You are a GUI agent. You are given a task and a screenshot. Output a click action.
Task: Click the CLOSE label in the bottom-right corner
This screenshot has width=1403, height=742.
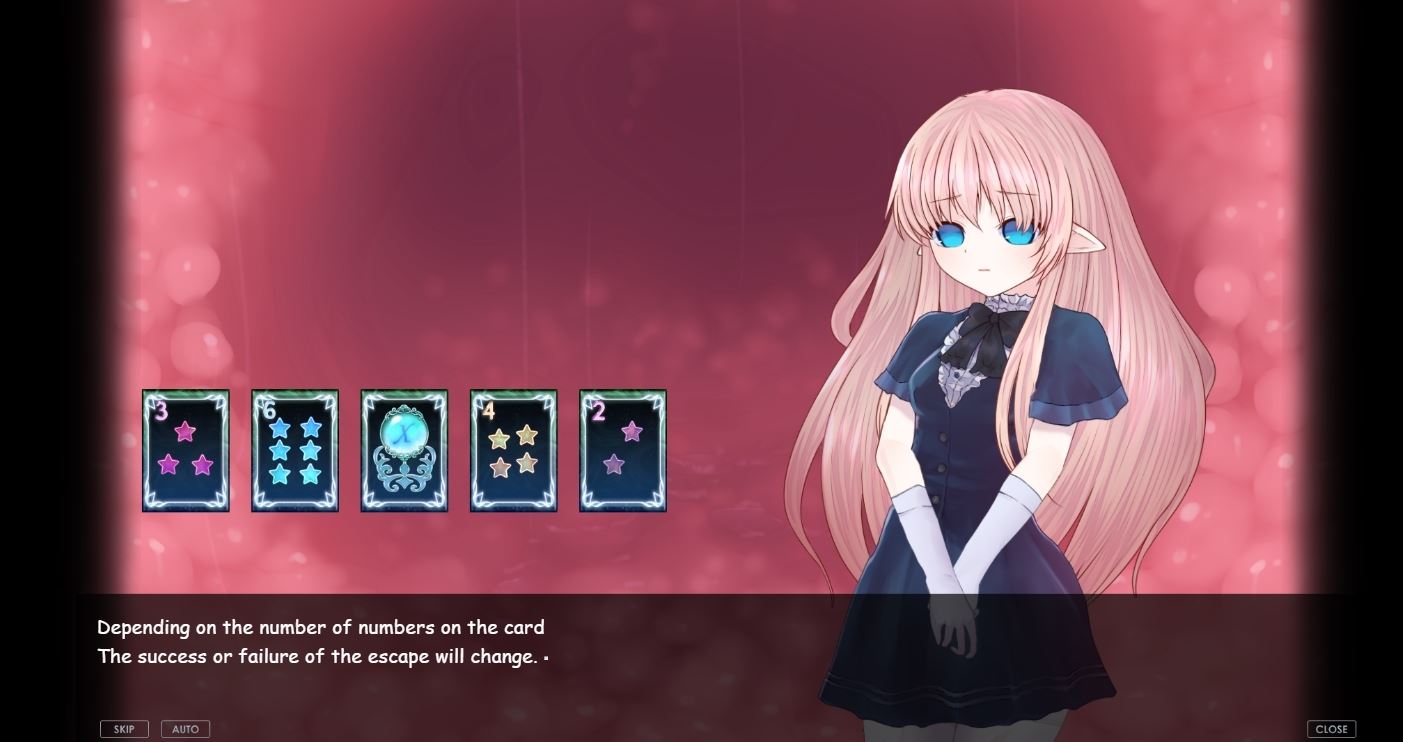(x=1331, y=728)
